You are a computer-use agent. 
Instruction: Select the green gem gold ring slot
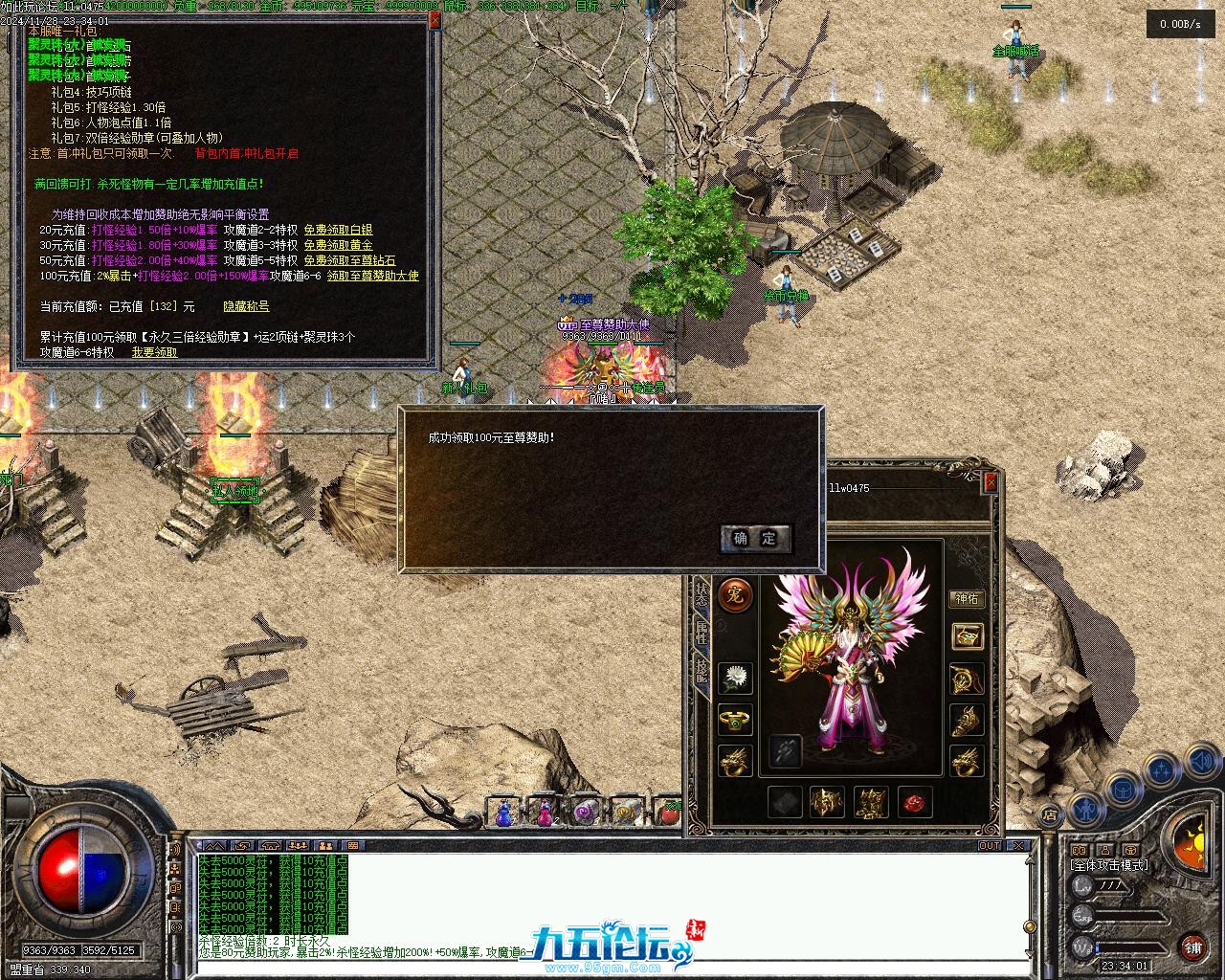735,719
